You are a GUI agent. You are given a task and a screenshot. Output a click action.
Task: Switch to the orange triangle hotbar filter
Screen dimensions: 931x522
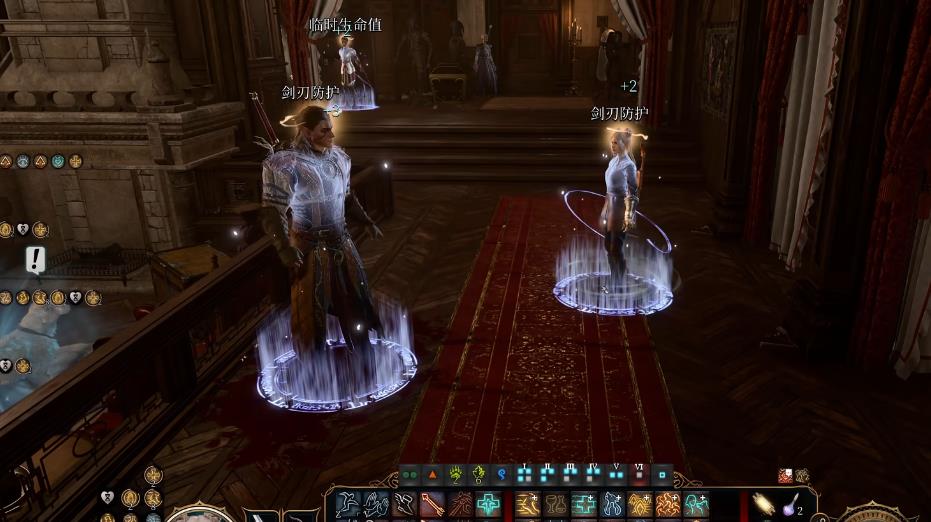pos(432,475)
